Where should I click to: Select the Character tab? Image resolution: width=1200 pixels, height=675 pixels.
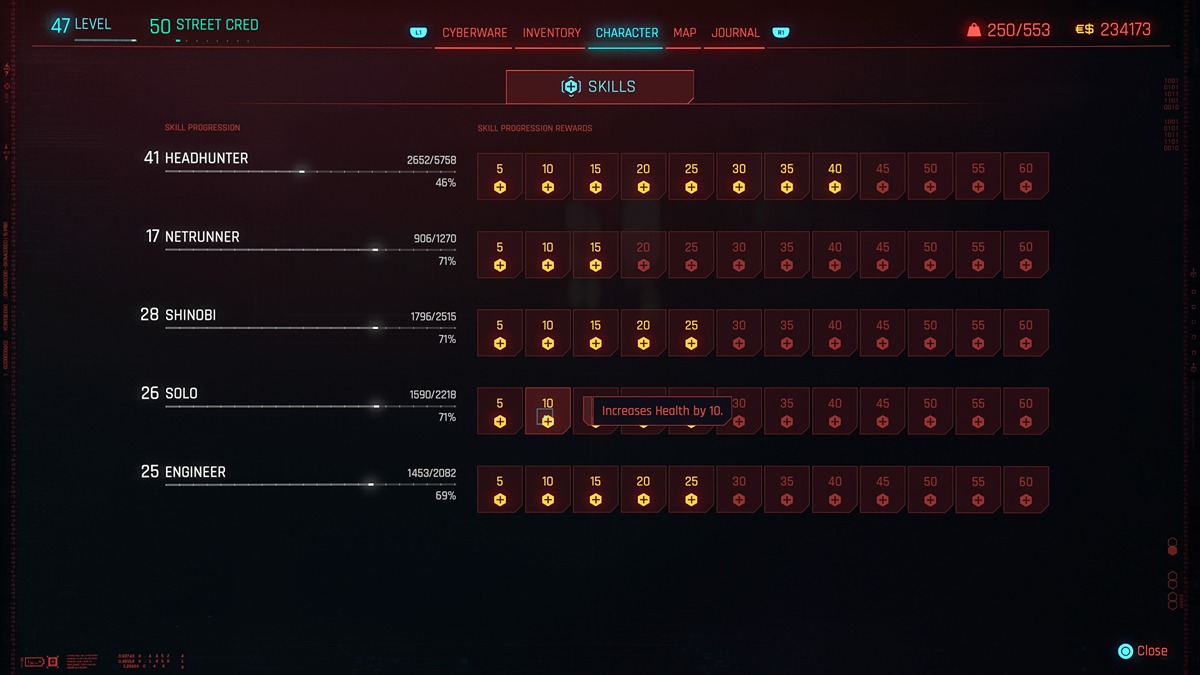click(627, 33)
